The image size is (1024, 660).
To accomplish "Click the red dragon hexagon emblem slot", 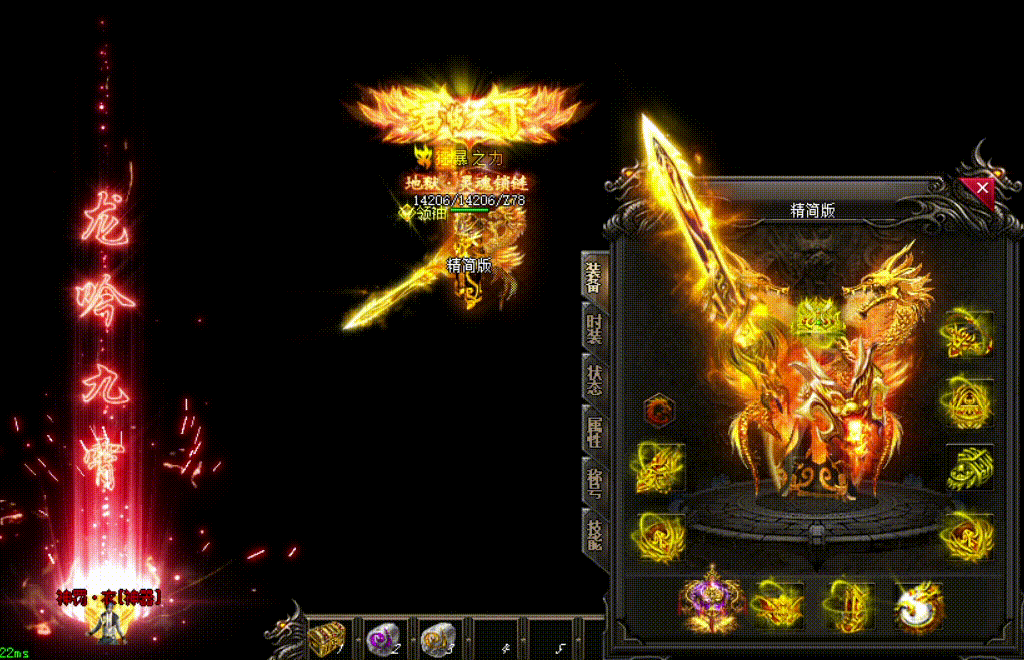I will [x=659, y=410].
